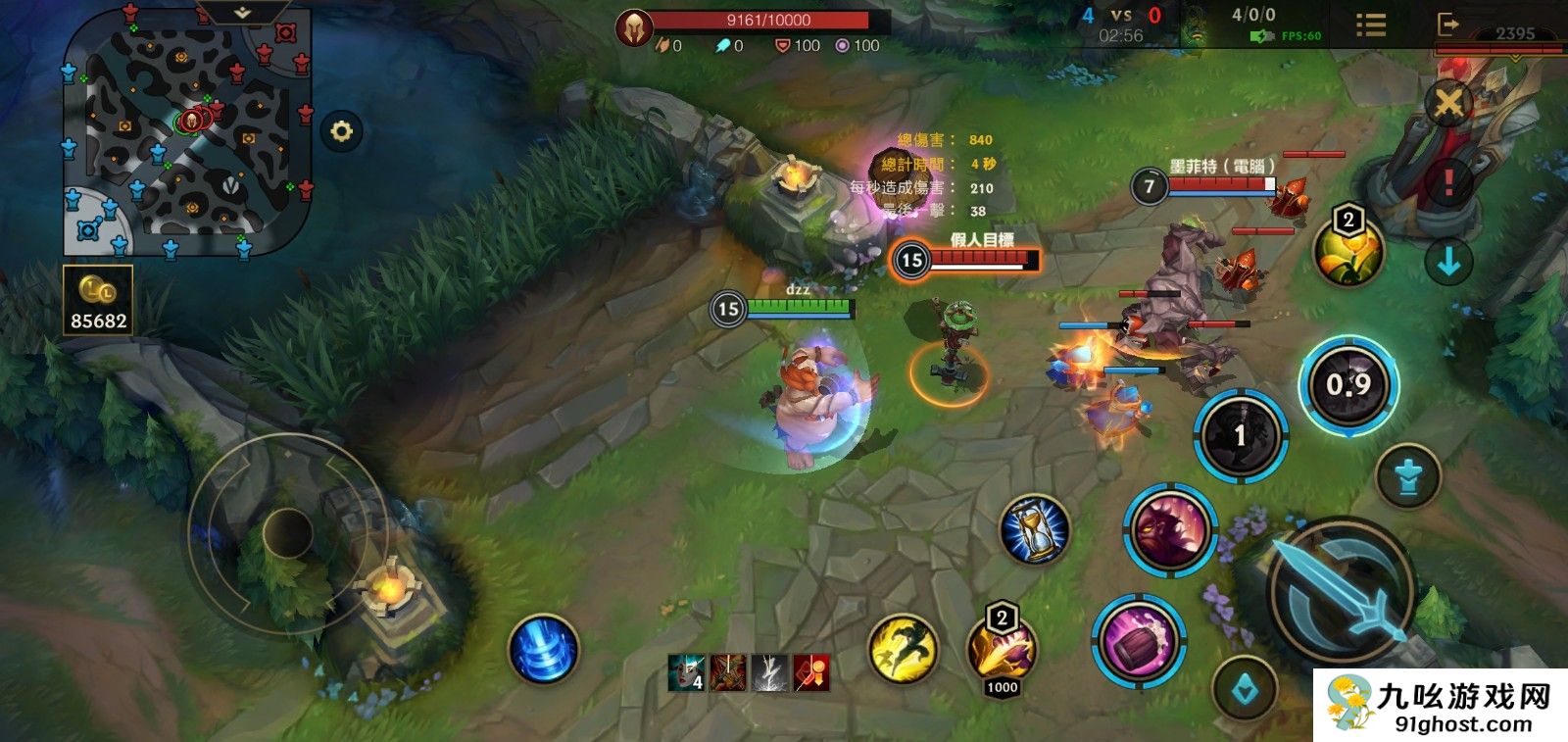Cast Gragas's Barrel Roll ability
This screenshot has width=1568, height=742.
(1139, 641)
